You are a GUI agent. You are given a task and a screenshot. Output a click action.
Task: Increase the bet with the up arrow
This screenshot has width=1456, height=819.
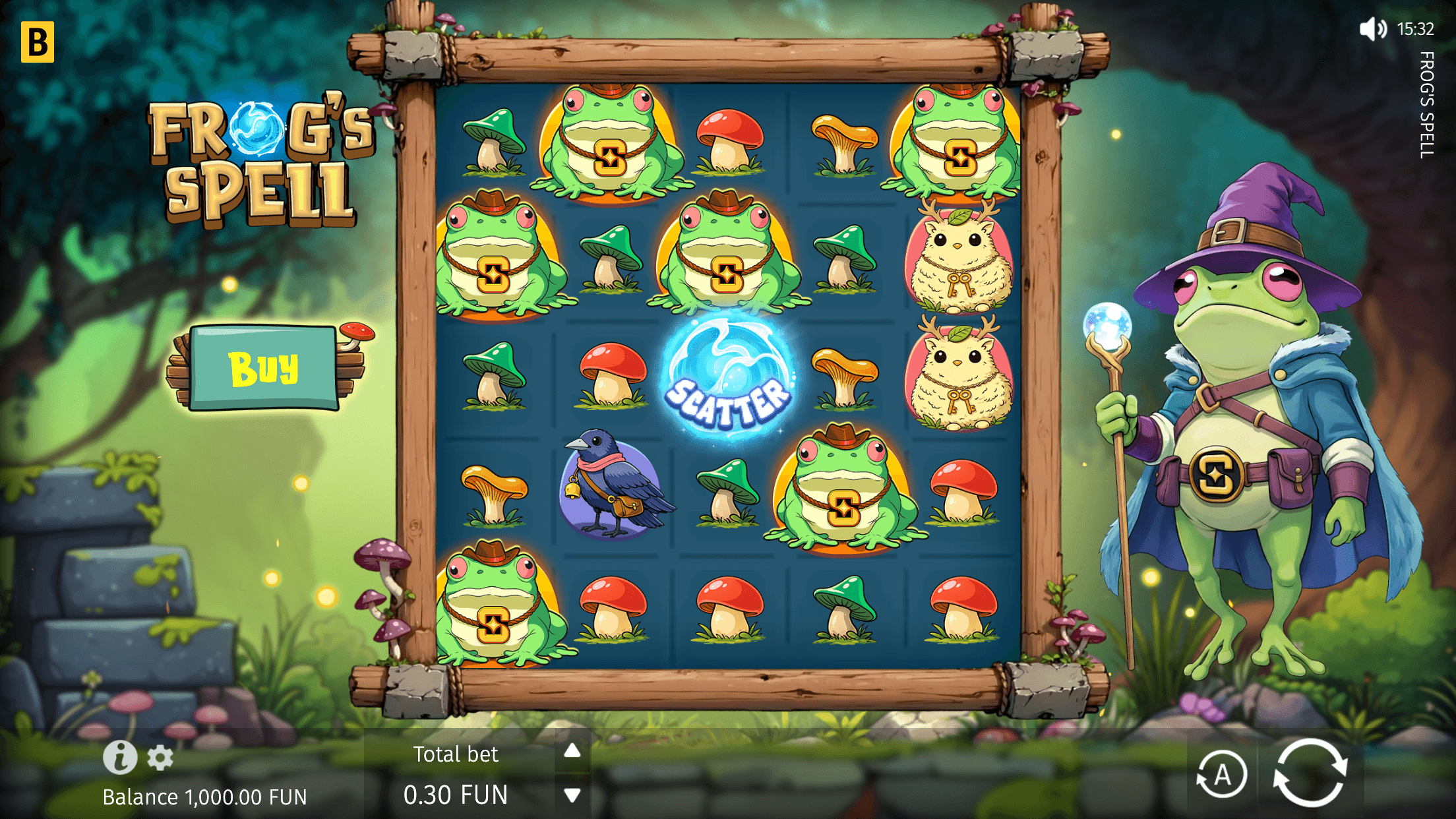[571, 751]
